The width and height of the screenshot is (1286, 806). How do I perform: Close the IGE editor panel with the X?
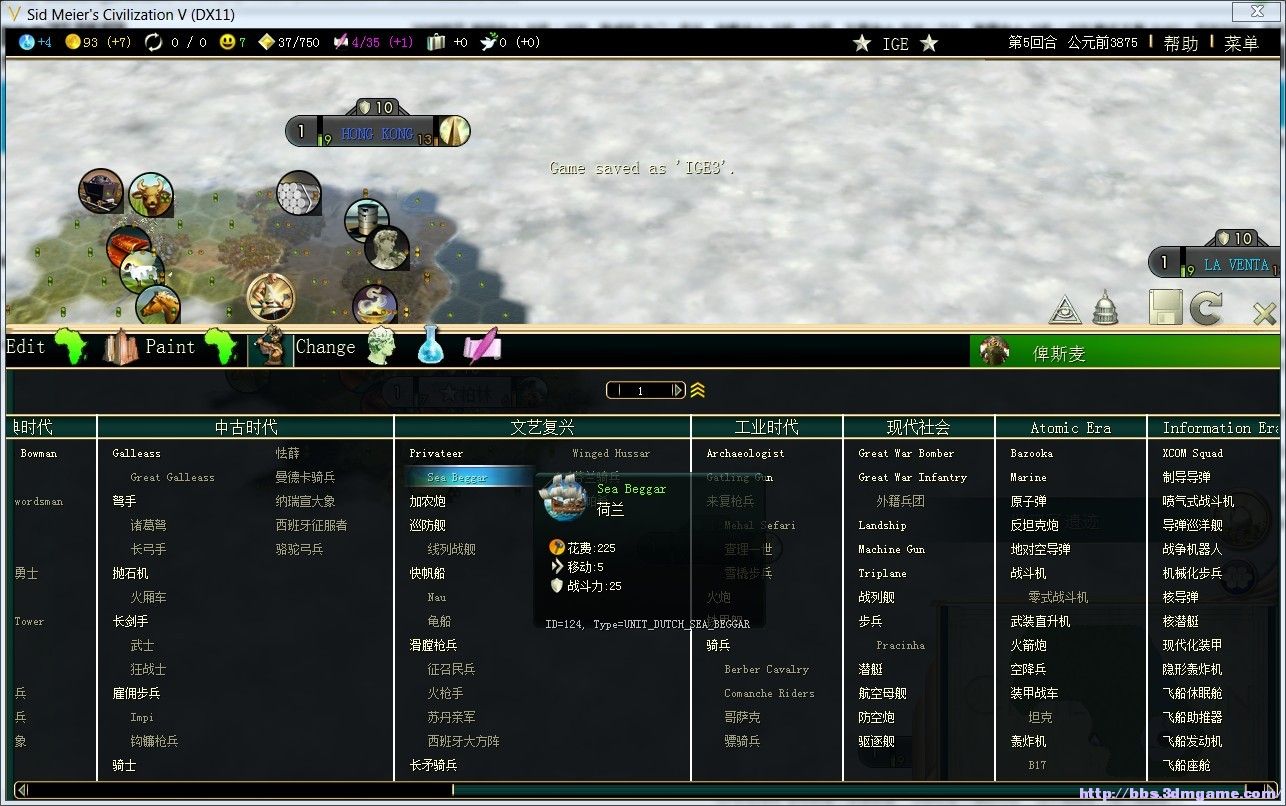click(x=1264, y=314)
